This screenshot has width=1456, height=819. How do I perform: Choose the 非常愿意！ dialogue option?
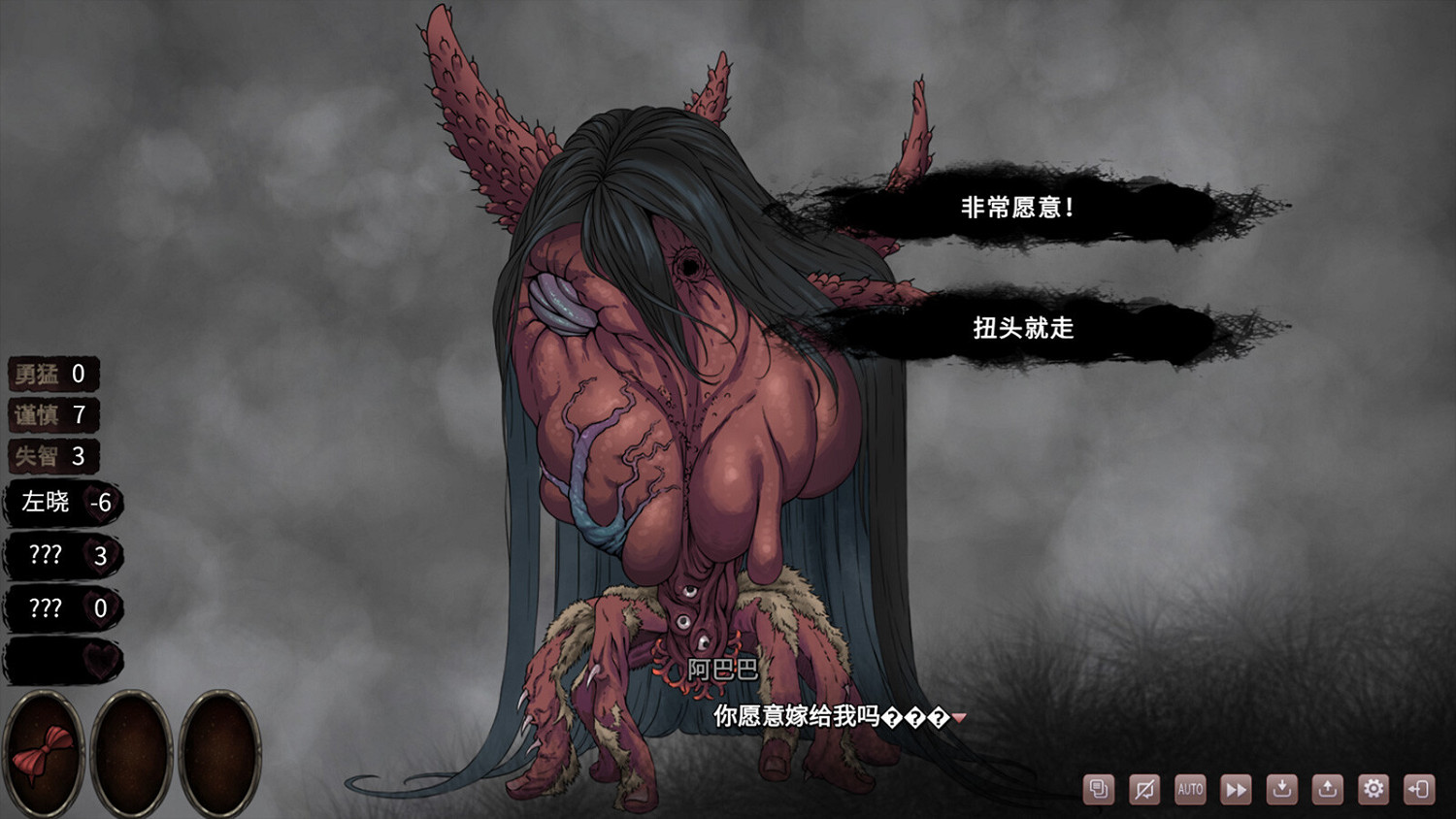tap(1015, 205)
